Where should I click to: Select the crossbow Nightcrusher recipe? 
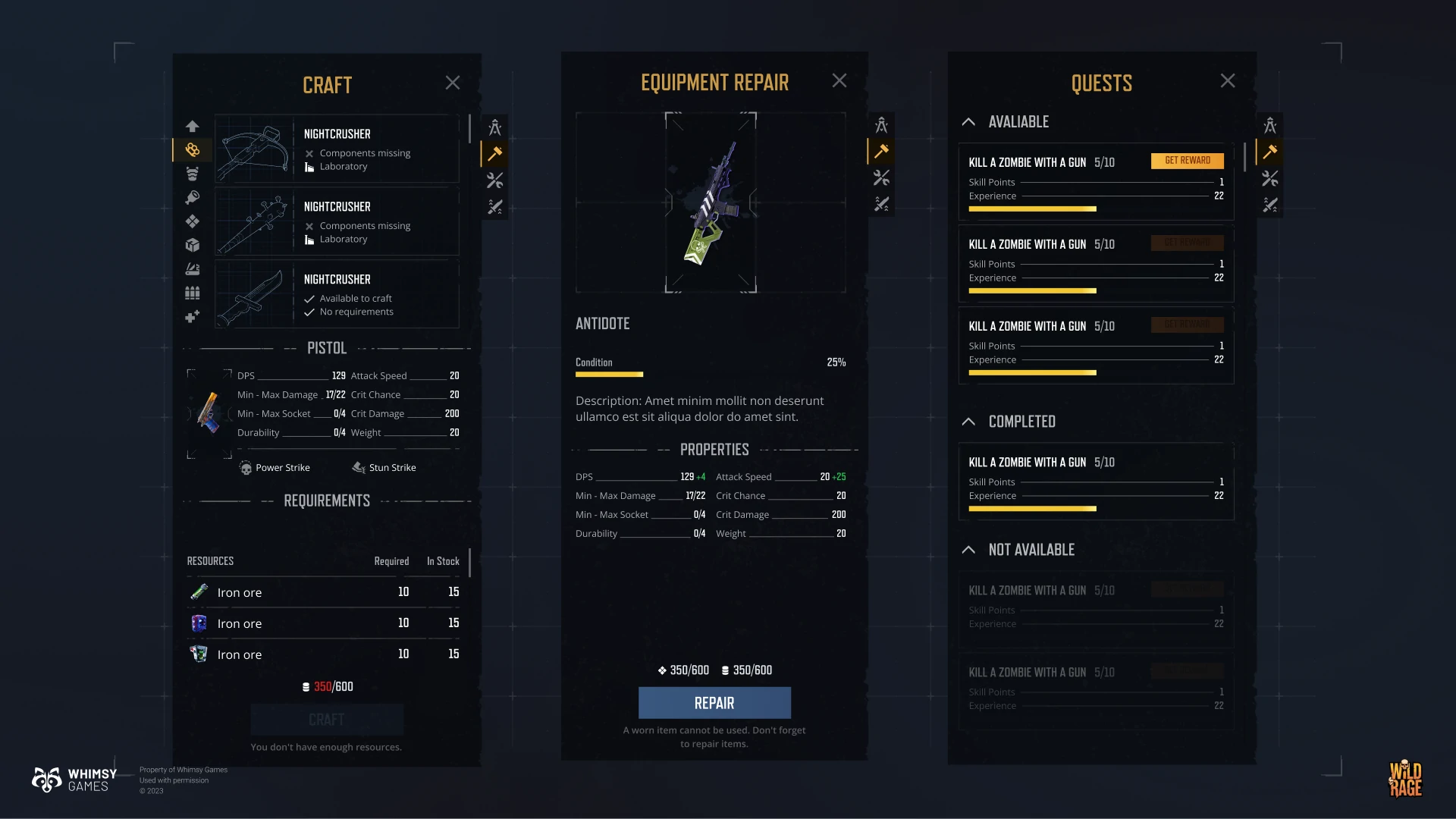pyautogui.click(x=337, y=149)
